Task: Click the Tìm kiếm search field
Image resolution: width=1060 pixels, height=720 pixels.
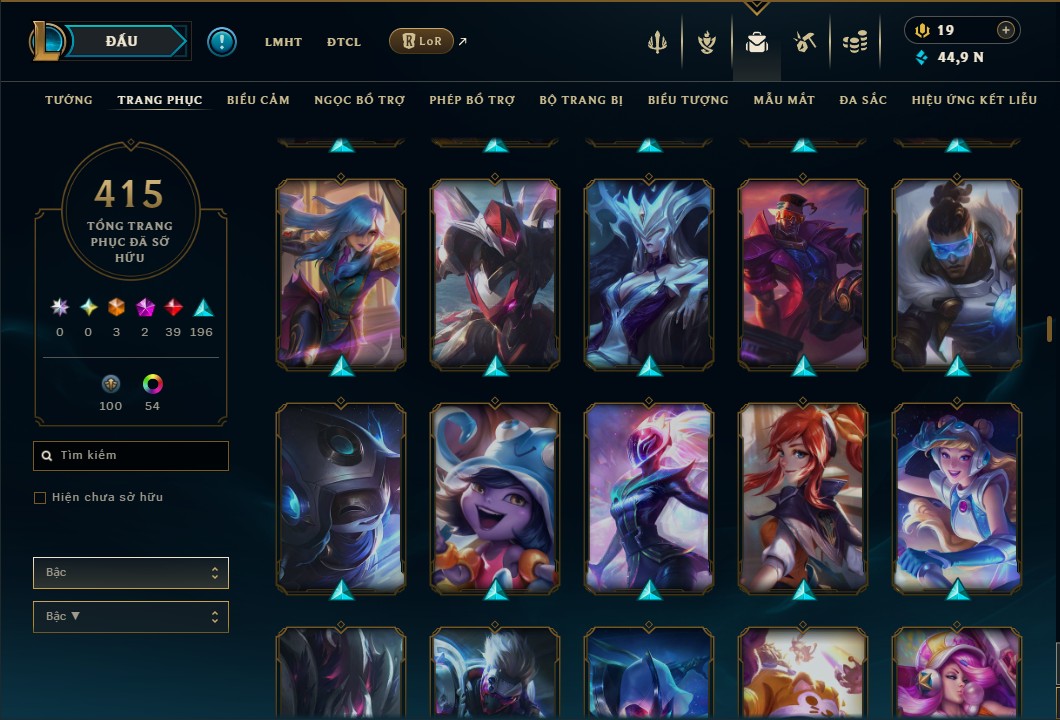Action: coord(131,456)
